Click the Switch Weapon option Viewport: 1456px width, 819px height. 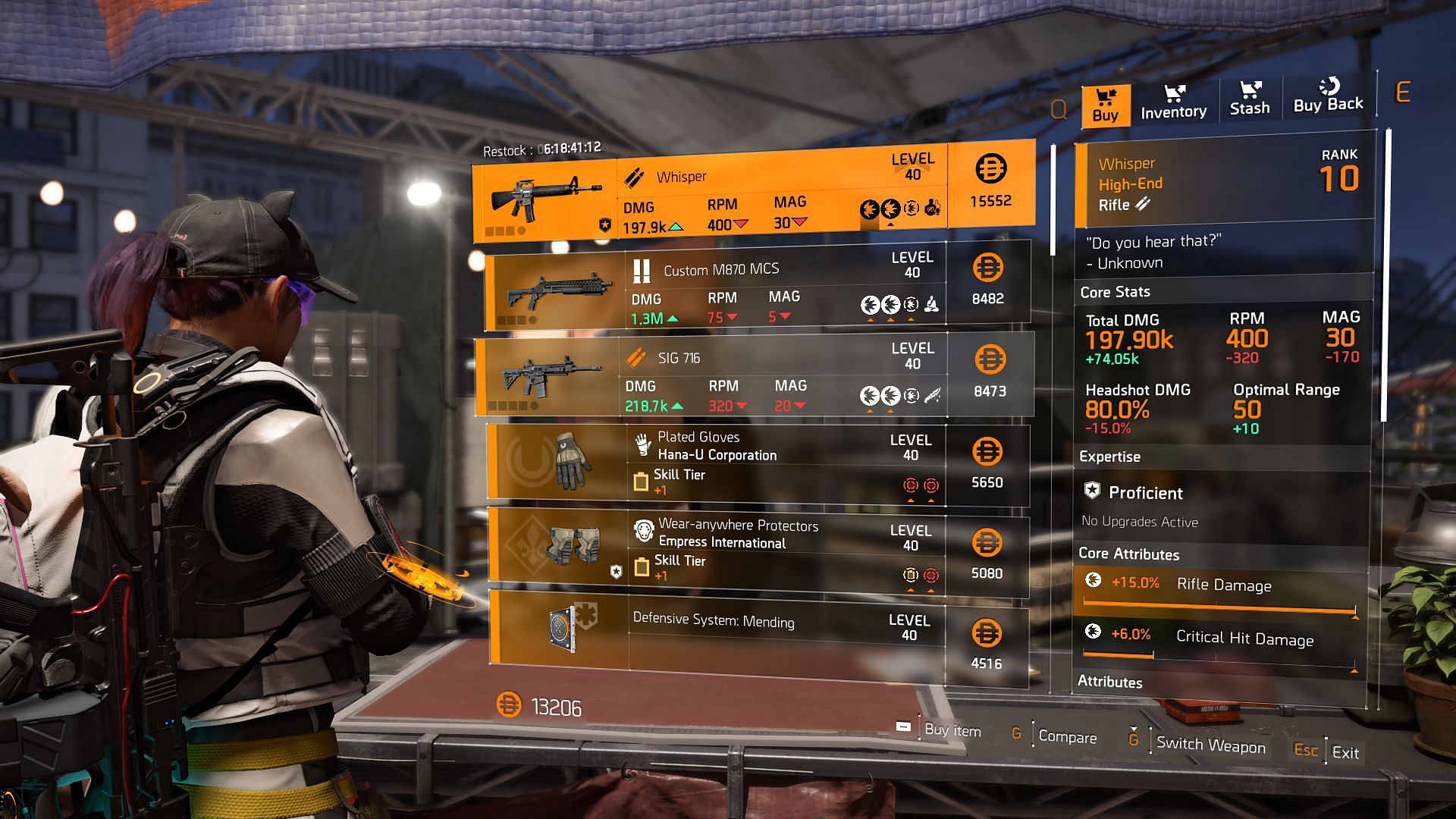pyautogui.click(x=1210, y=745)
